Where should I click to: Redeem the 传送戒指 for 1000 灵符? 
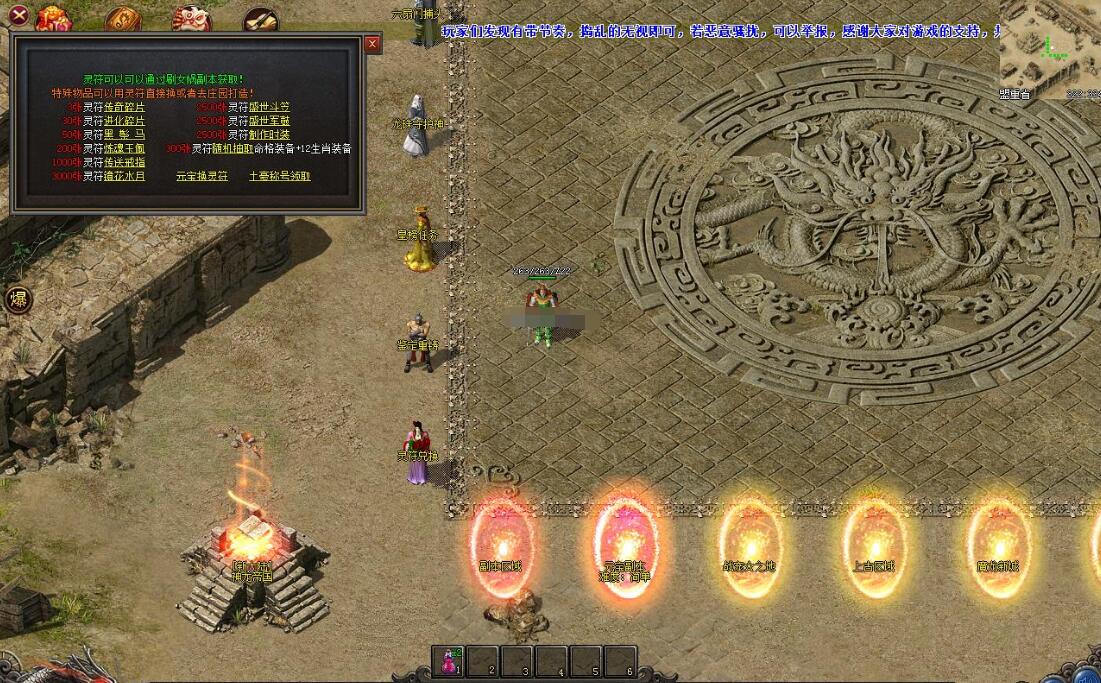pyautogui.click(x=124, y=162)
